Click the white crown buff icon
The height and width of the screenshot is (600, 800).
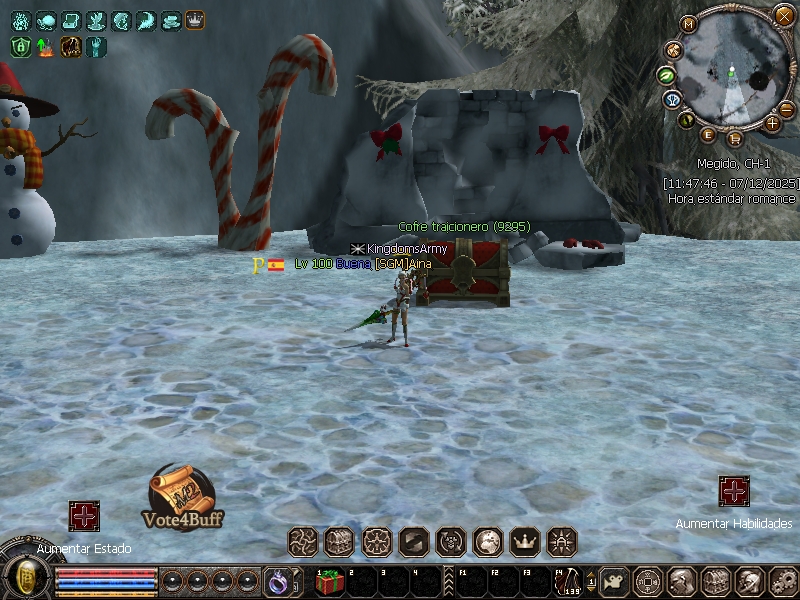(194, 20)
